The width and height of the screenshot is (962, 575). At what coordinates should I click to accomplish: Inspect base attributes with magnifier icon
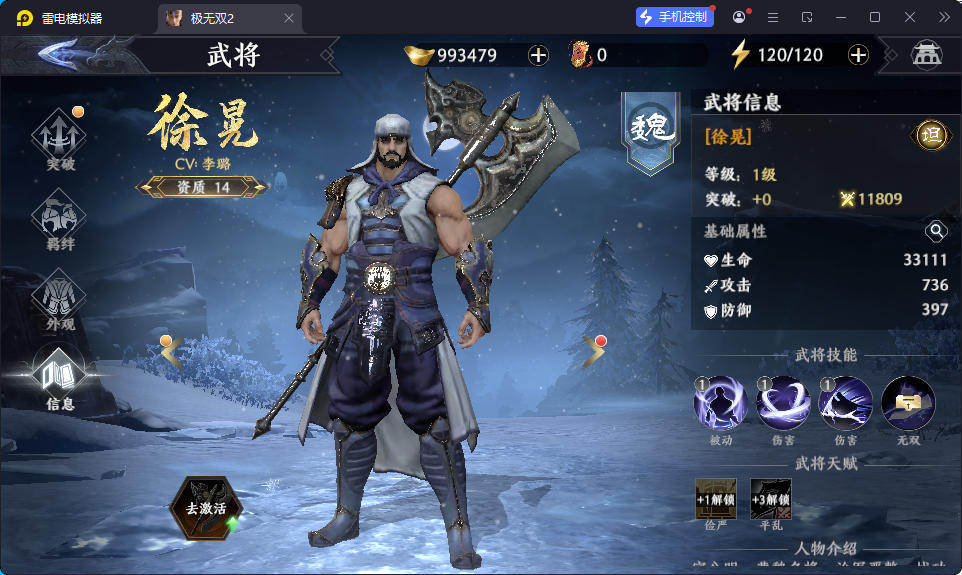tap(936, 231)
